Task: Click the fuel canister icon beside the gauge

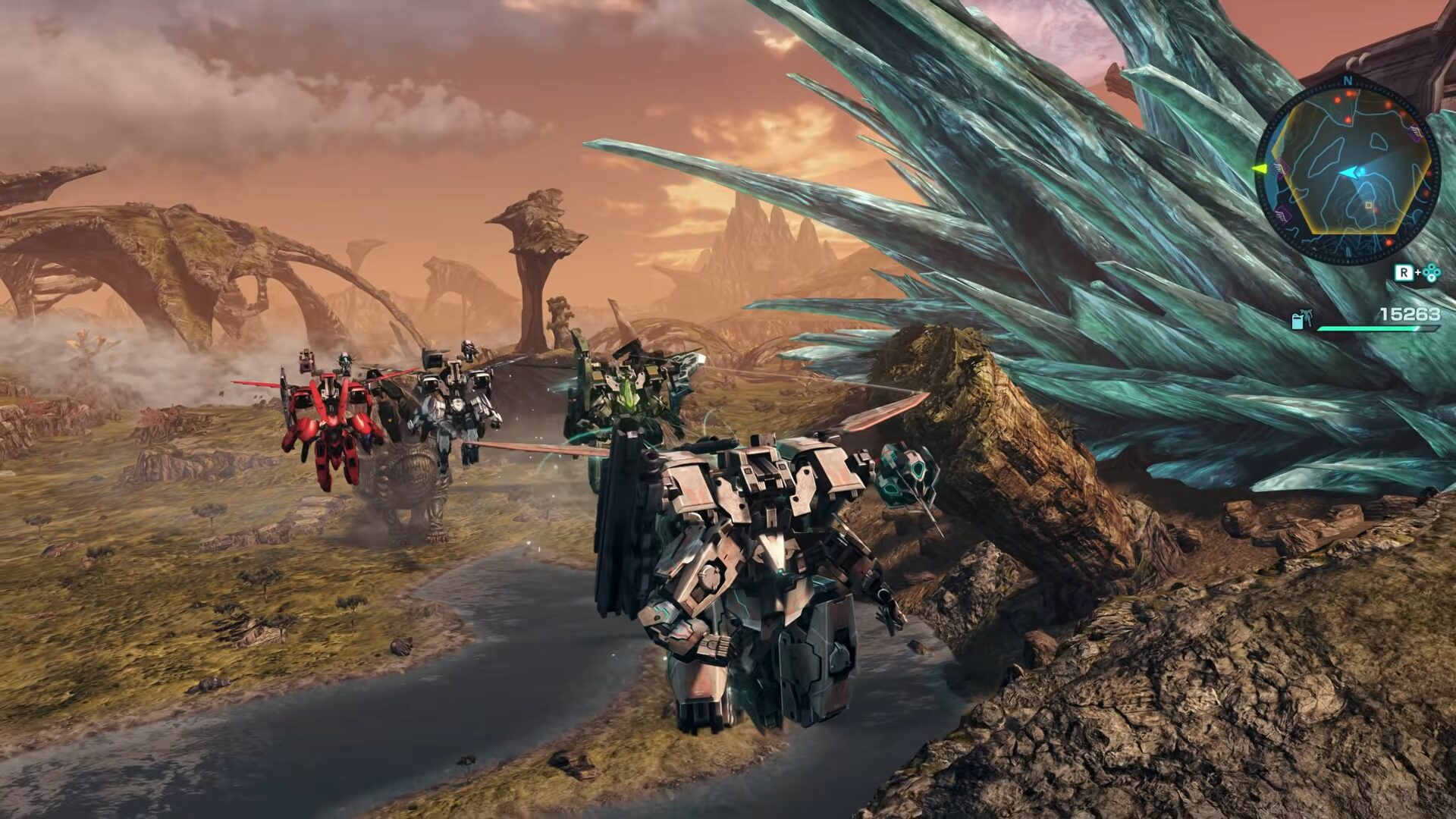Action: pyautogui.click(x=1298, y=321)
